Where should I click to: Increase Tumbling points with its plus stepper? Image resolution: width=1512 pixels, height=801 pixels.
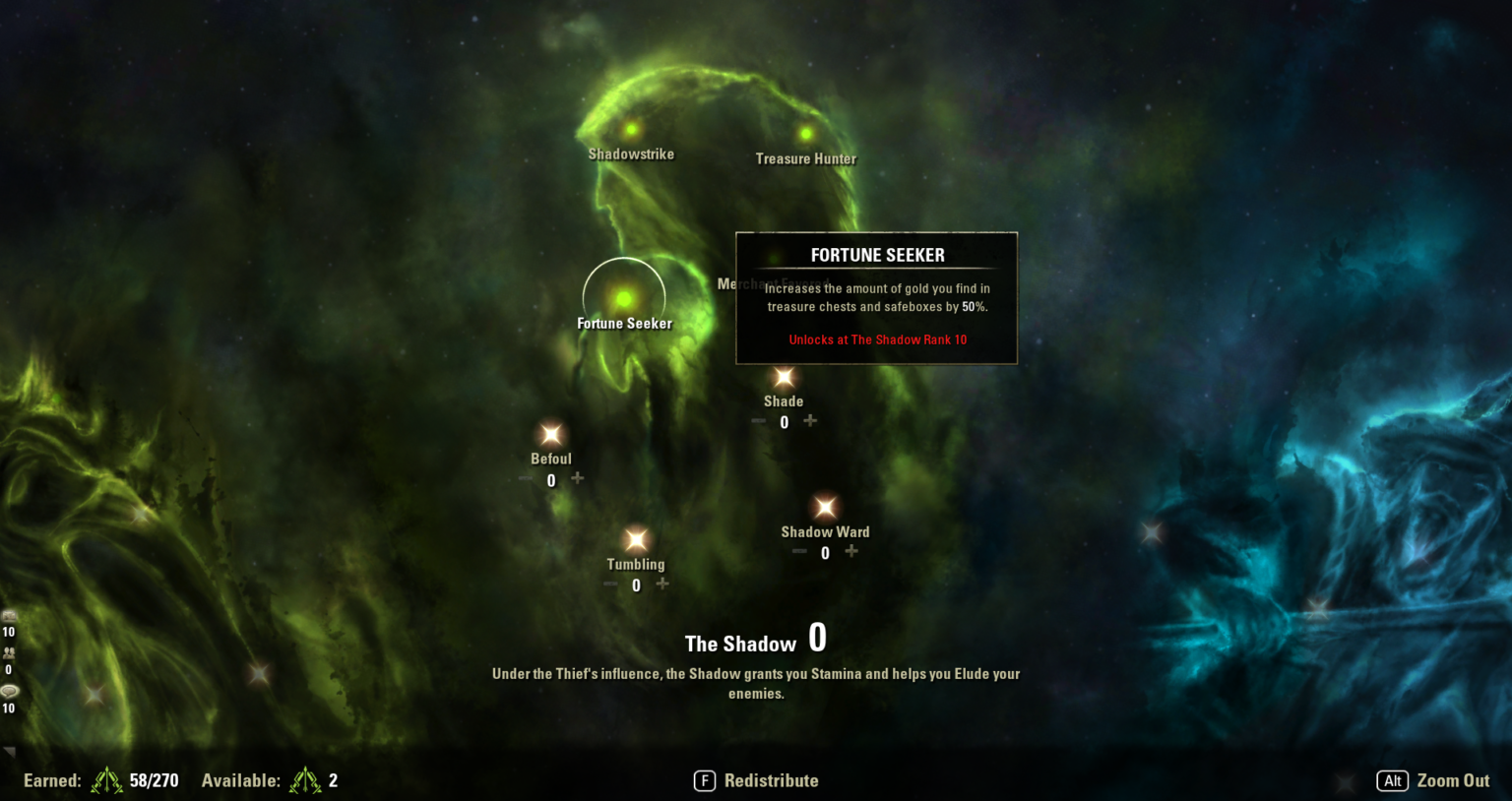tap(661, 585)
